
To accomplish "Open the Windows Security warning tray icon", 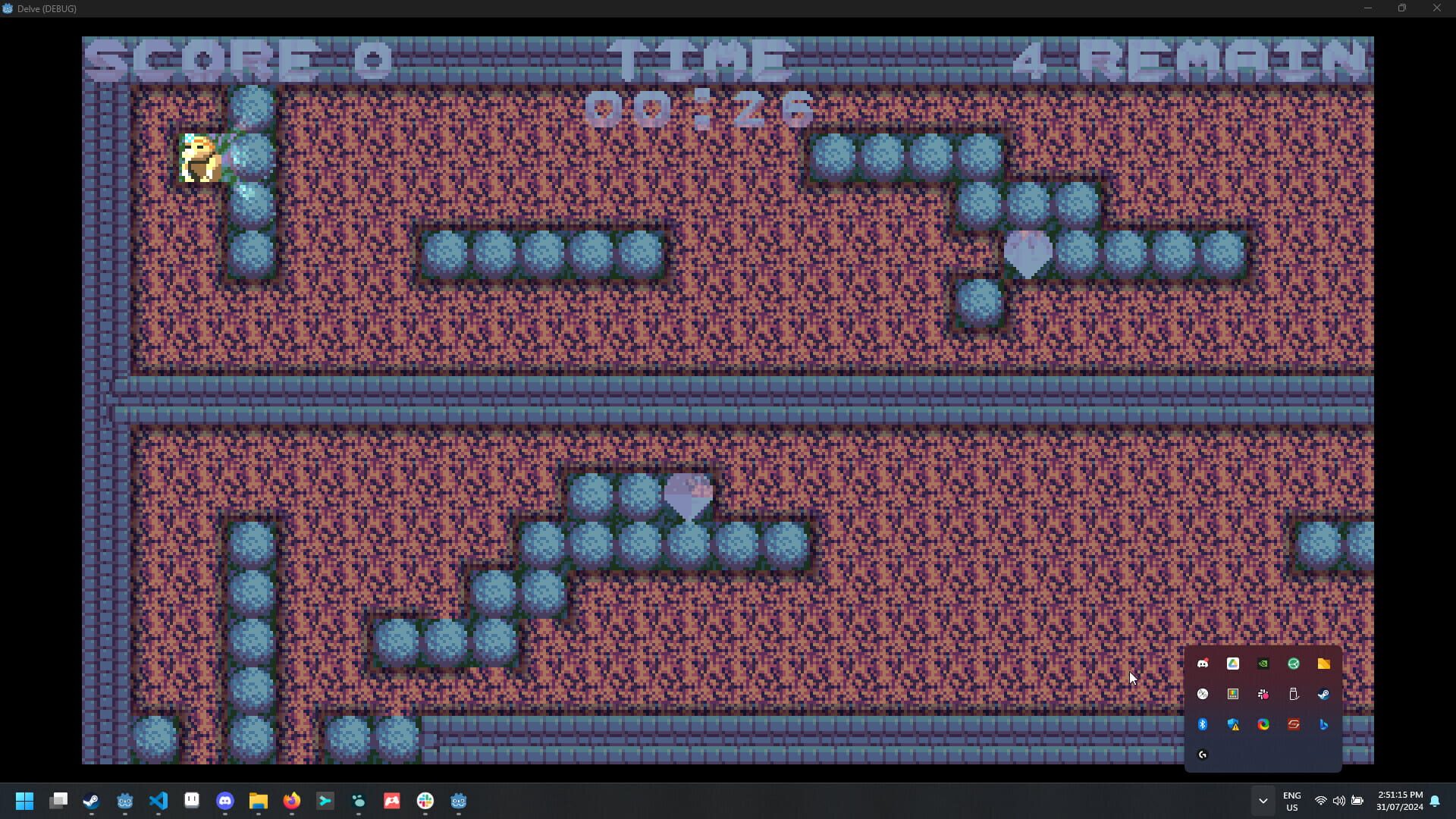I will [x=1233, y=724].
